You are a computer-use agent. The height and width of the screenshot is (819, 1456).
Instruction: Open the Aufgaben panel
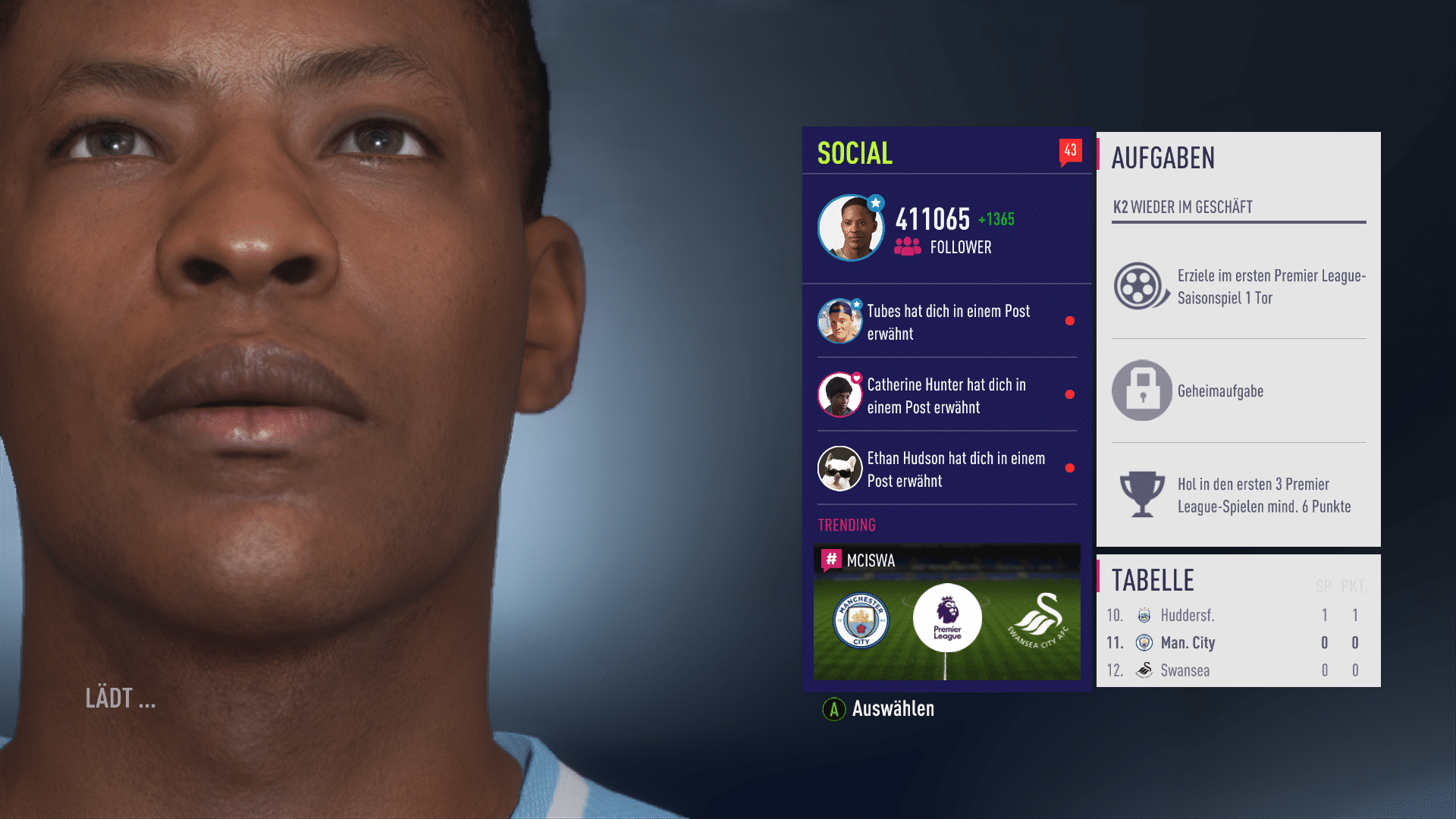(1163, 158)
